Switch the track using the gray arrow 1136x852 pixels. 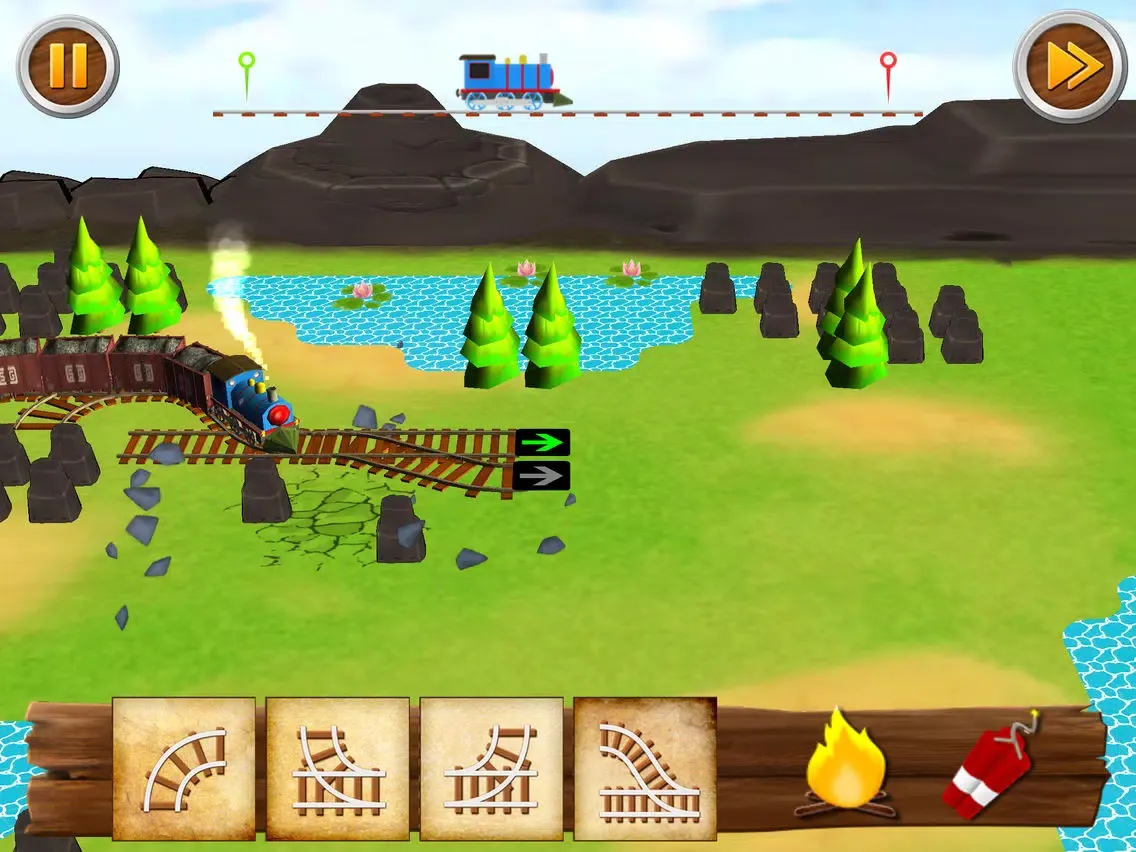tap(543, 476)
